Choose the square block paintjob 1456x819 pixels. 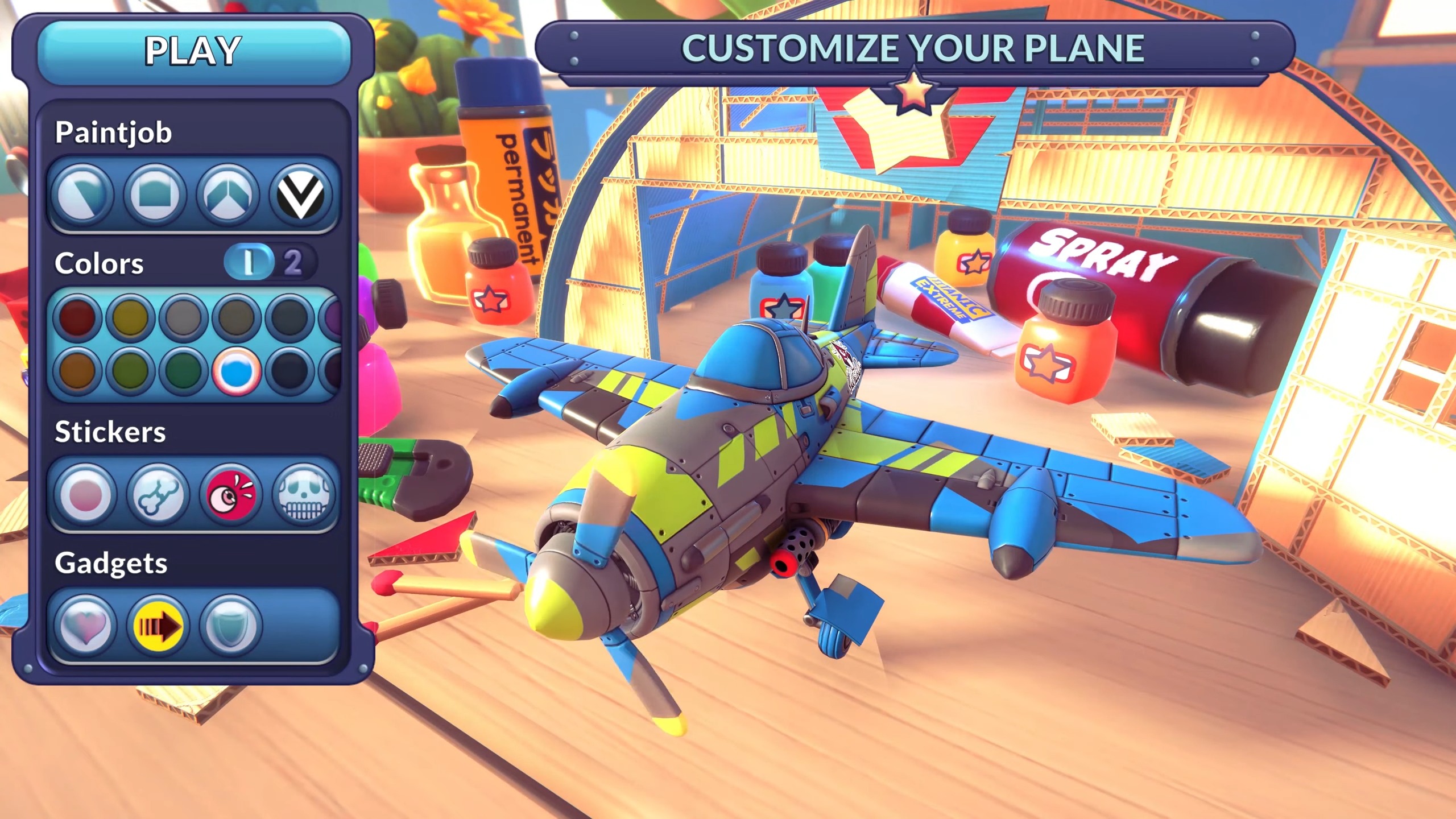155,195
